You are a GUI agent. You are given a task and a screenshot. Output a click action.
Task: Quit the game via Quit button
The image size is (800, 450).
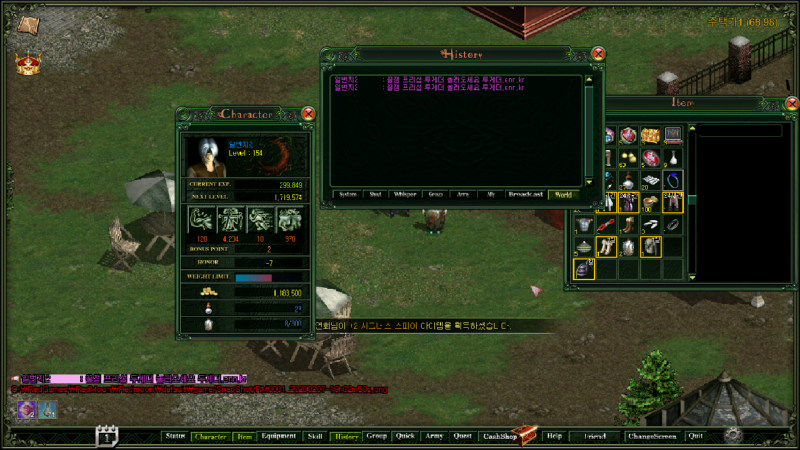[695, 436]
